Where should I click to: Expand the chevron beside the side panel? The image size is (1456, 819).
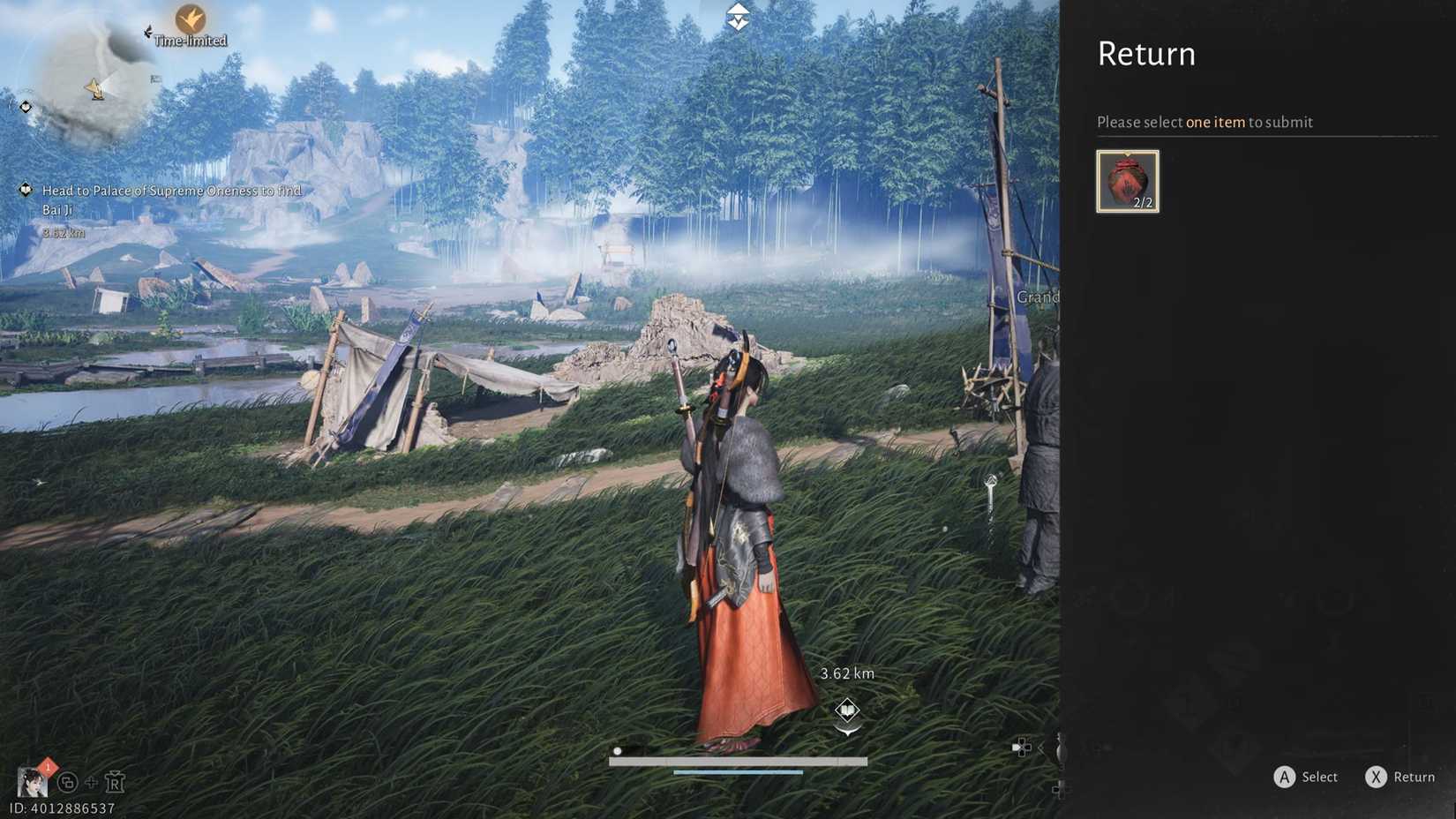click(1042, 748)
